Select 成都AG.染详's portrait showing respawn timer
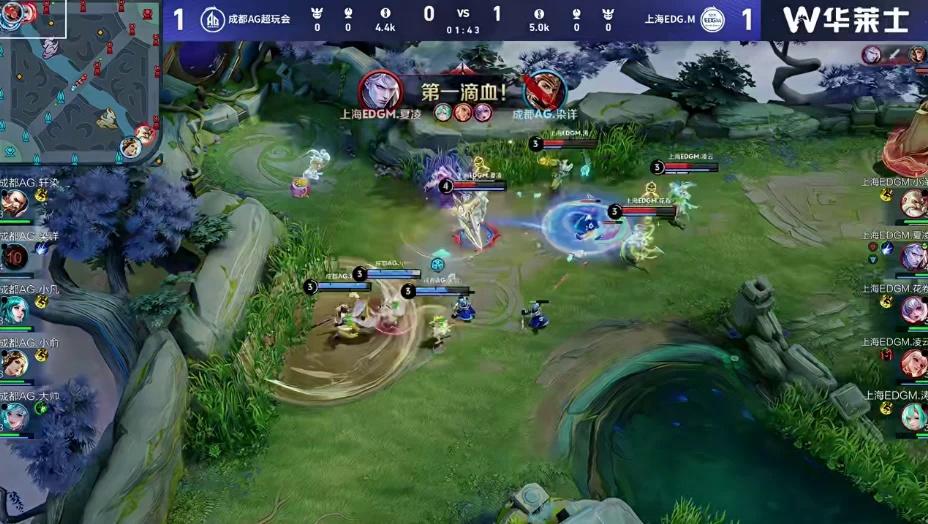Viewport: 928px width, 524px height. point(13,257)
